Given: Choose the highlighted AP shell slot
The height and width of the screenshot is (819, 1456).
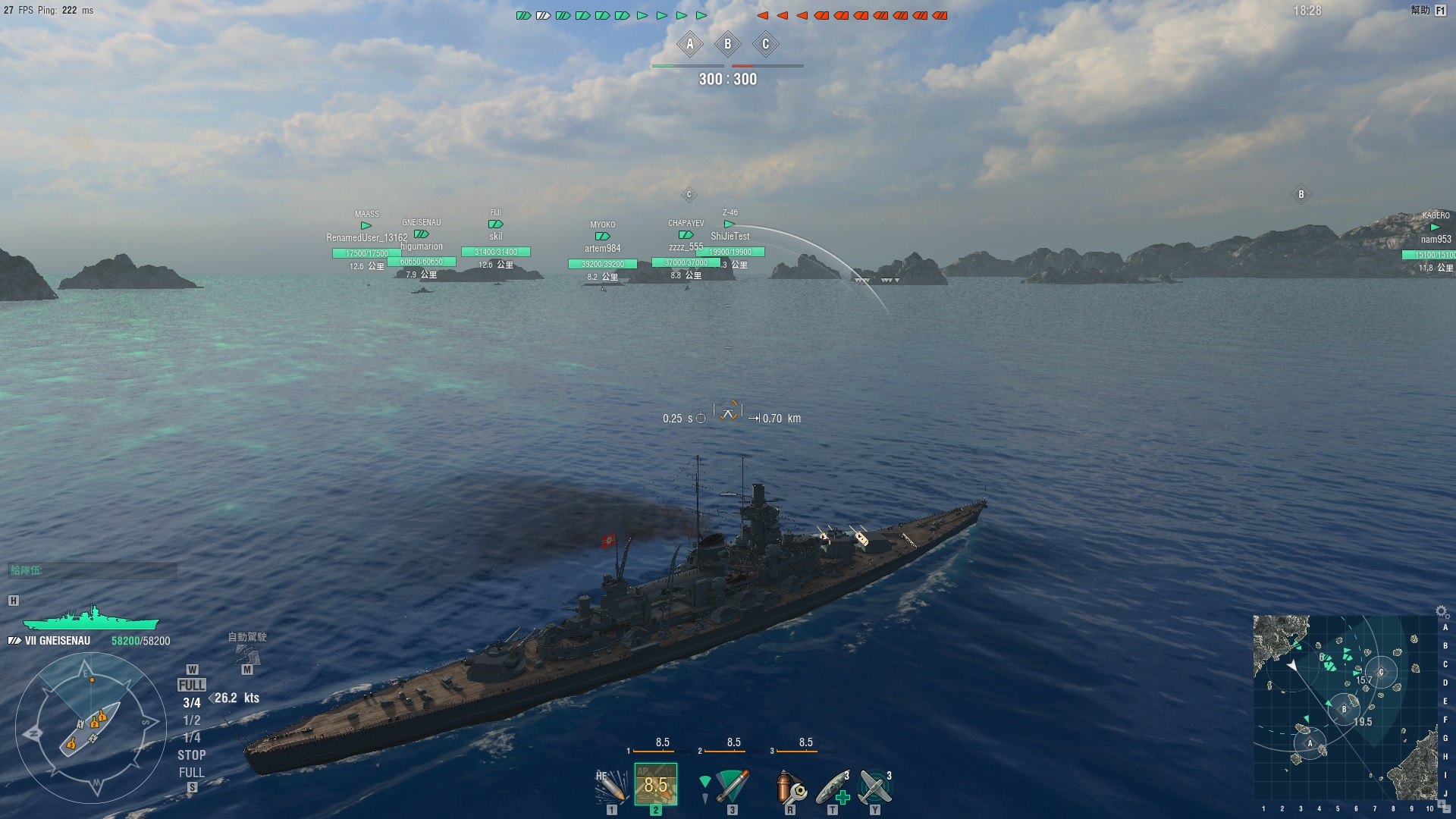Looking at the screenshot, I should point(656,784).
